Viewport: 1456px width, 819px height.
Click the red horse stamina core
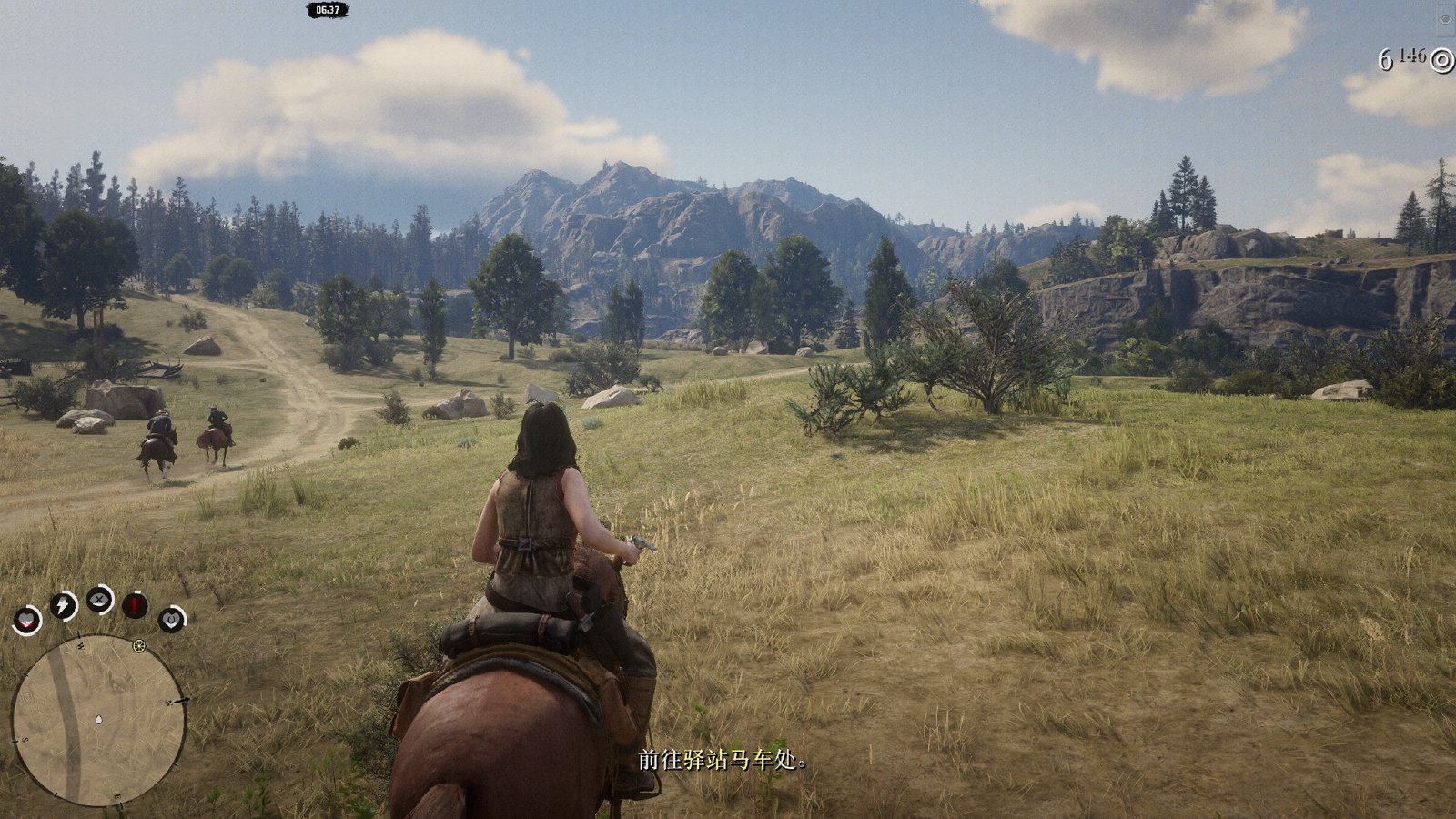[136, 604]
